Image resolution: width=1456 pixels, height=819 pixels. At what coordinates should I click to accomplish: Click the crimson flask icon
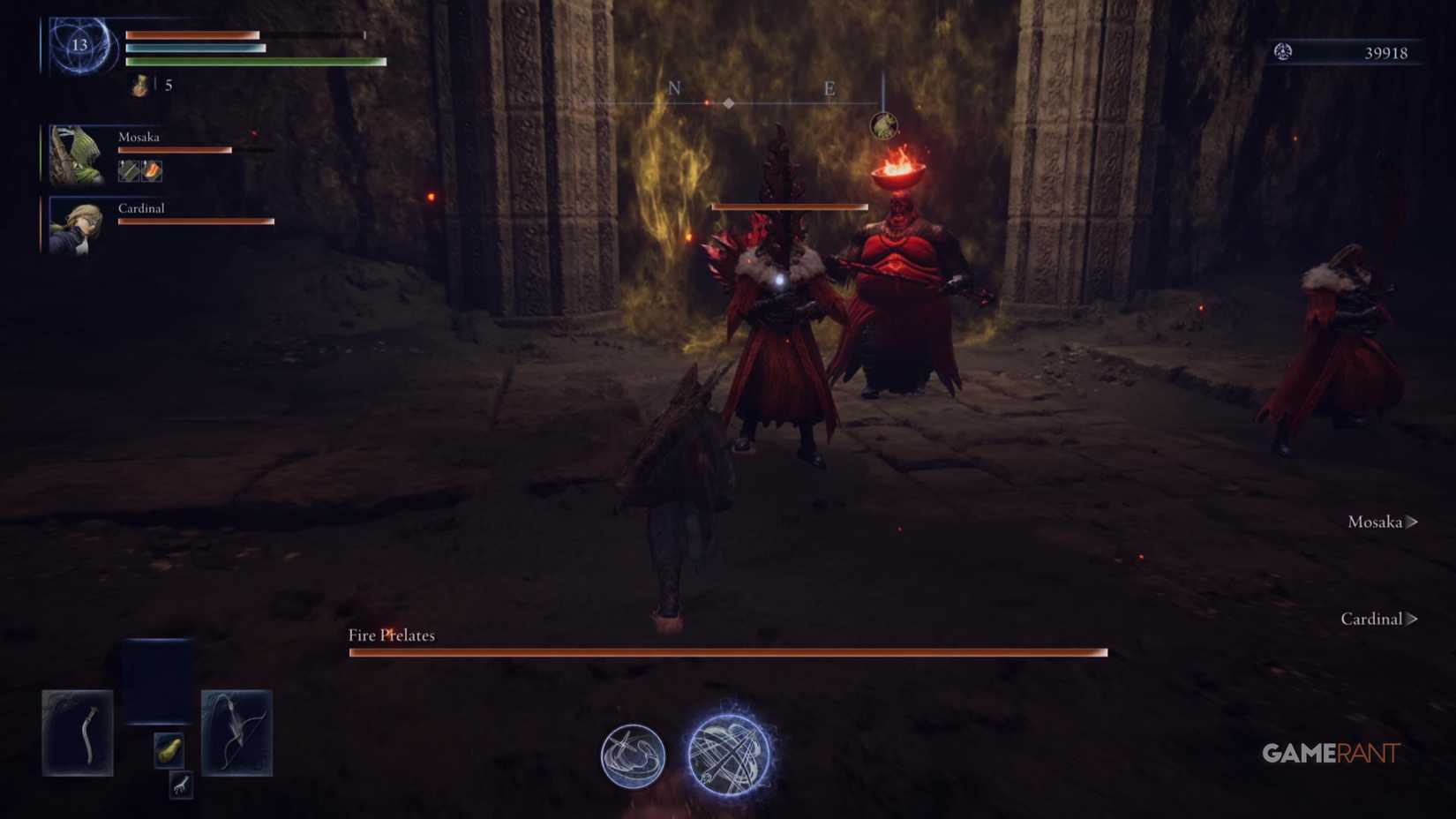coord(139,85)
